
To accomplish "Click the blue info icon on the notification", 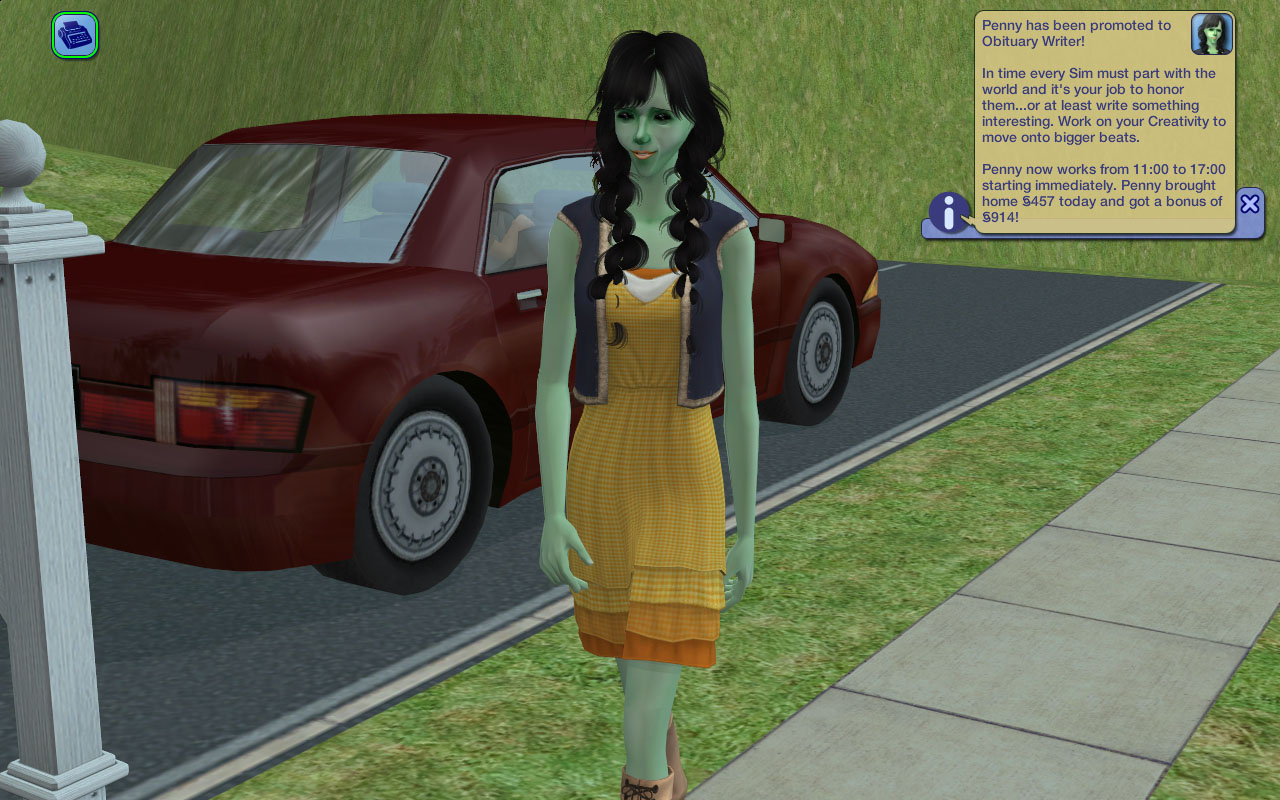I will [949, 213].
